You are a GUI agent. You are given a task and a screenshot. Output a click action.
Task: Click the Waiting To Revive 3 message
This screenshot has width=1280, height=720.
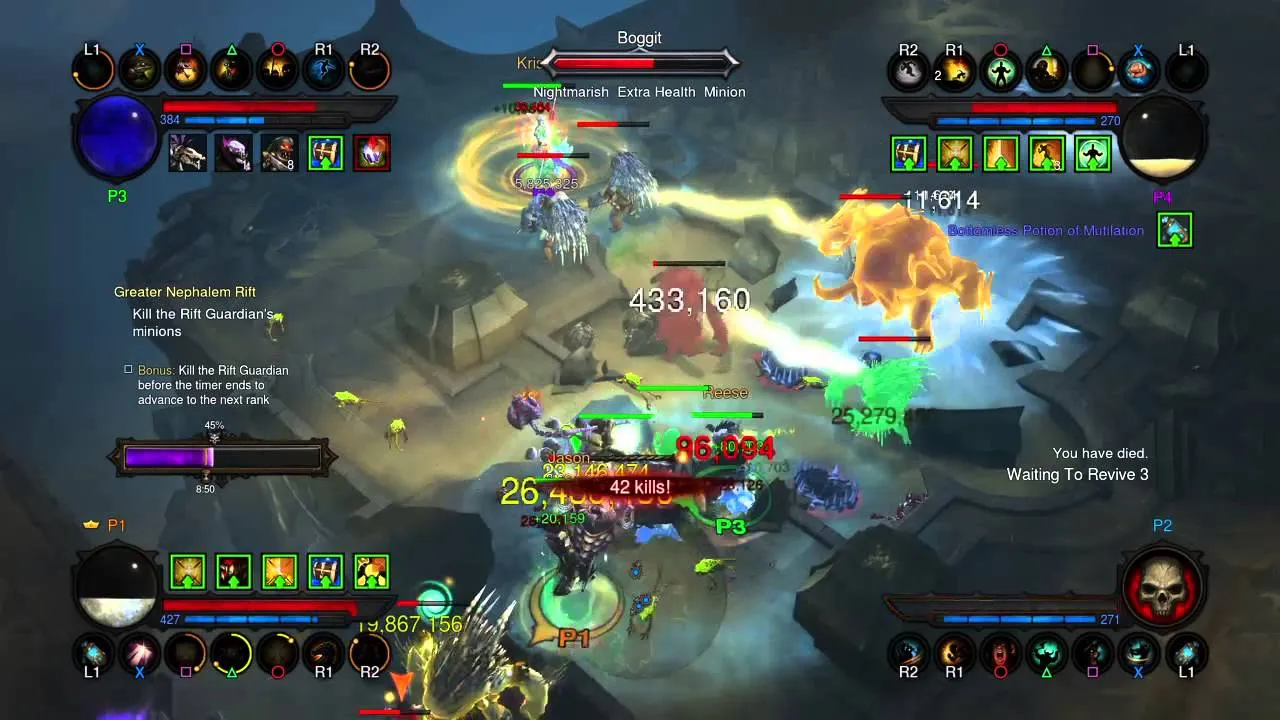(1079, 475)
